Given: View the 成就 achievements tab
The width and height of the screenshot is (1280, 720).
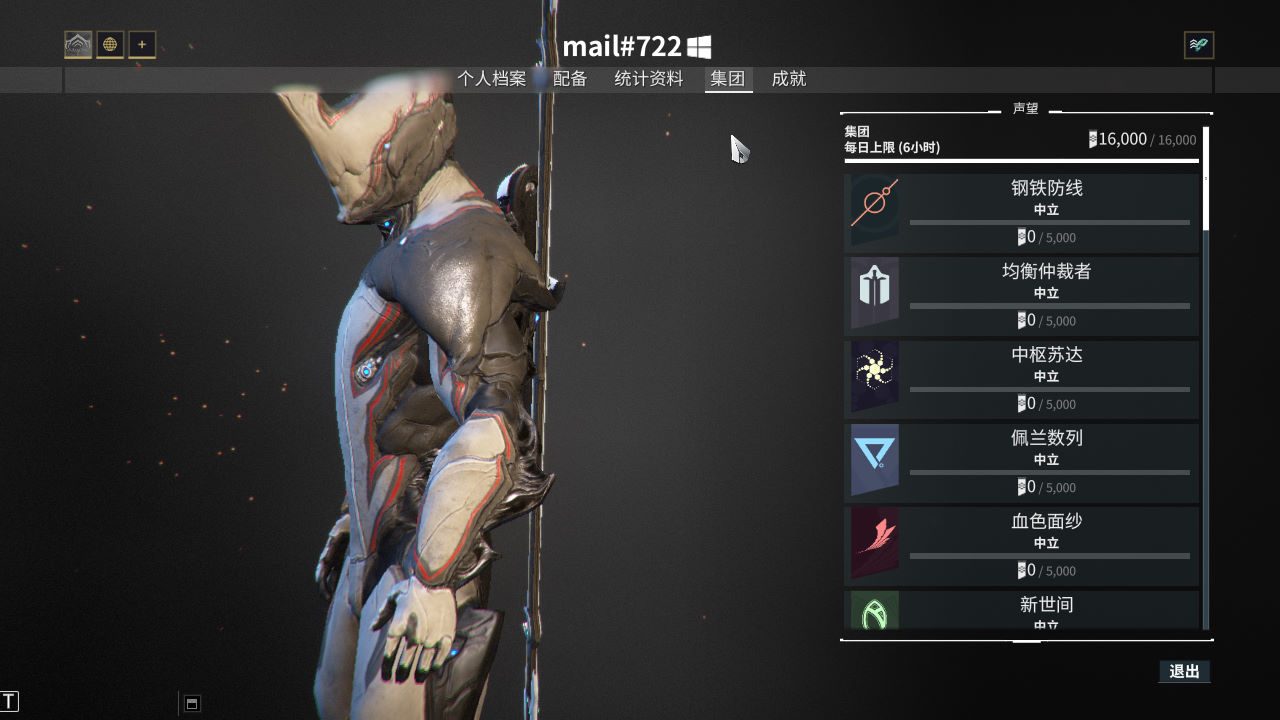Looking at the screenshot, I should point(788,79).
